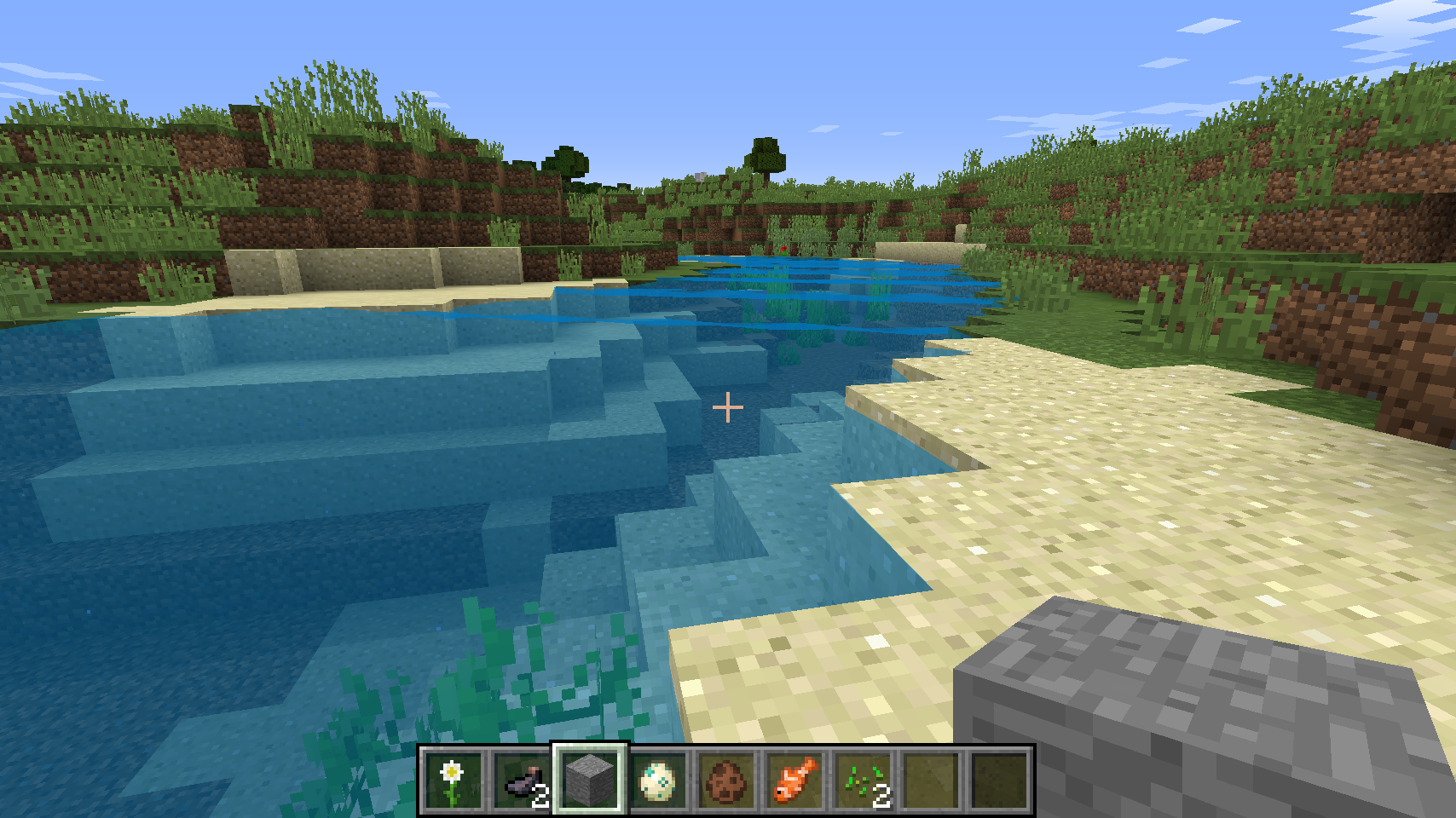Select the stone block hotbar slot
The image size is (1456, 818).
pyautogui.click(x=590, y=780)
